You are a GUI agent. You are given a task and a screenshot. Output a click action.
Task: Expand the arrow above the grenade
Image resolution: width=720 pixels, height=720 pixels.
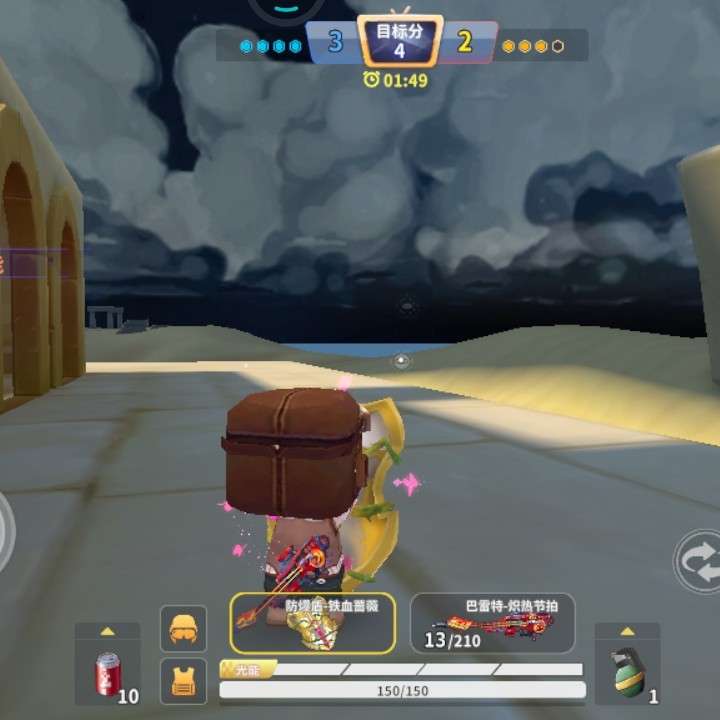627,632
